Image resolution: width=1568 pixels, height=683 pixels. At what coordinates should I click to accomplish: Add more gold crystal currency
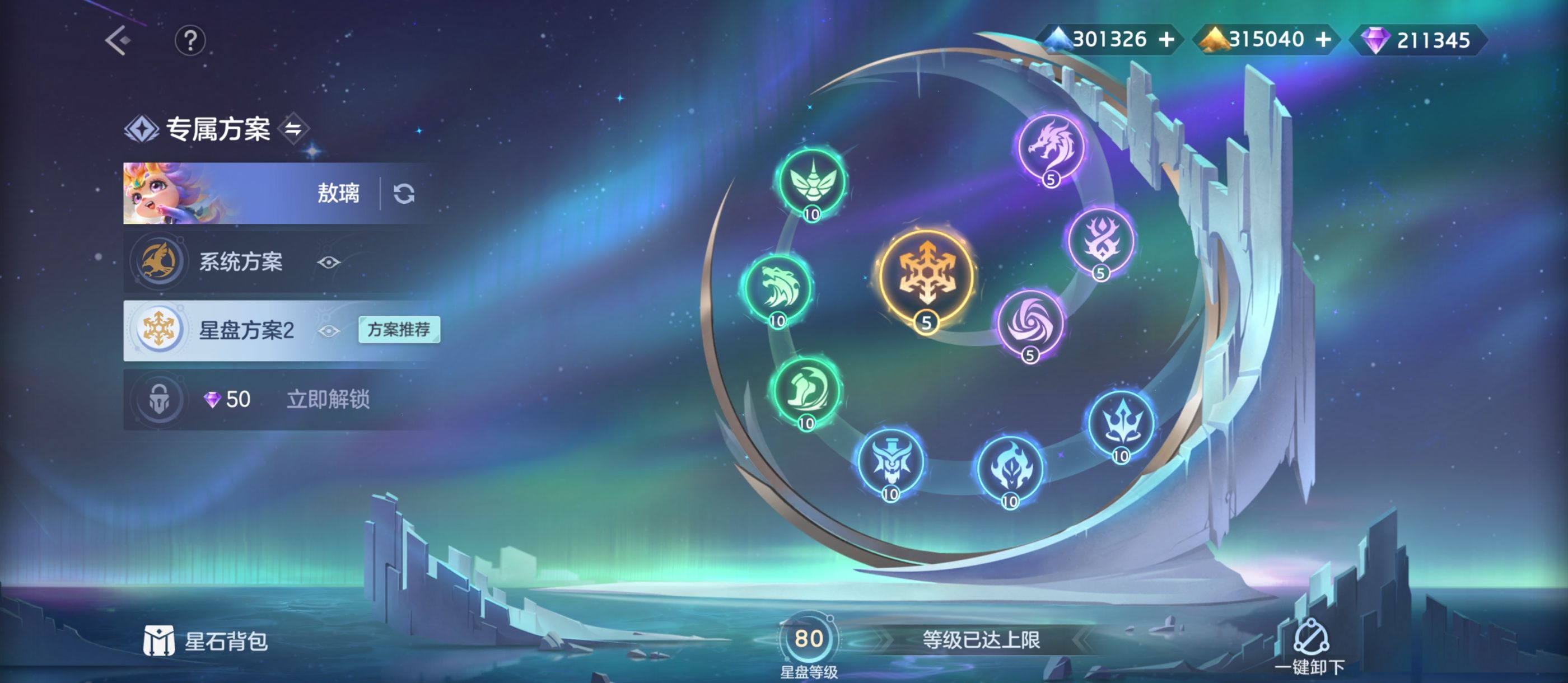tap(1323, 40)
